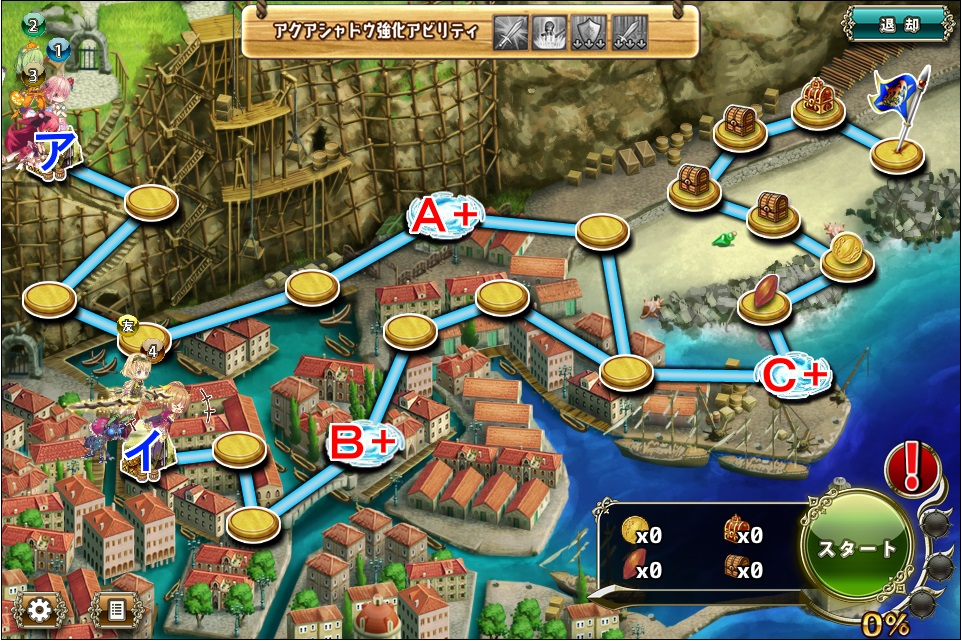962x641 pixels.
Task: Select starting point ア
Action: (x=54, y=153)
